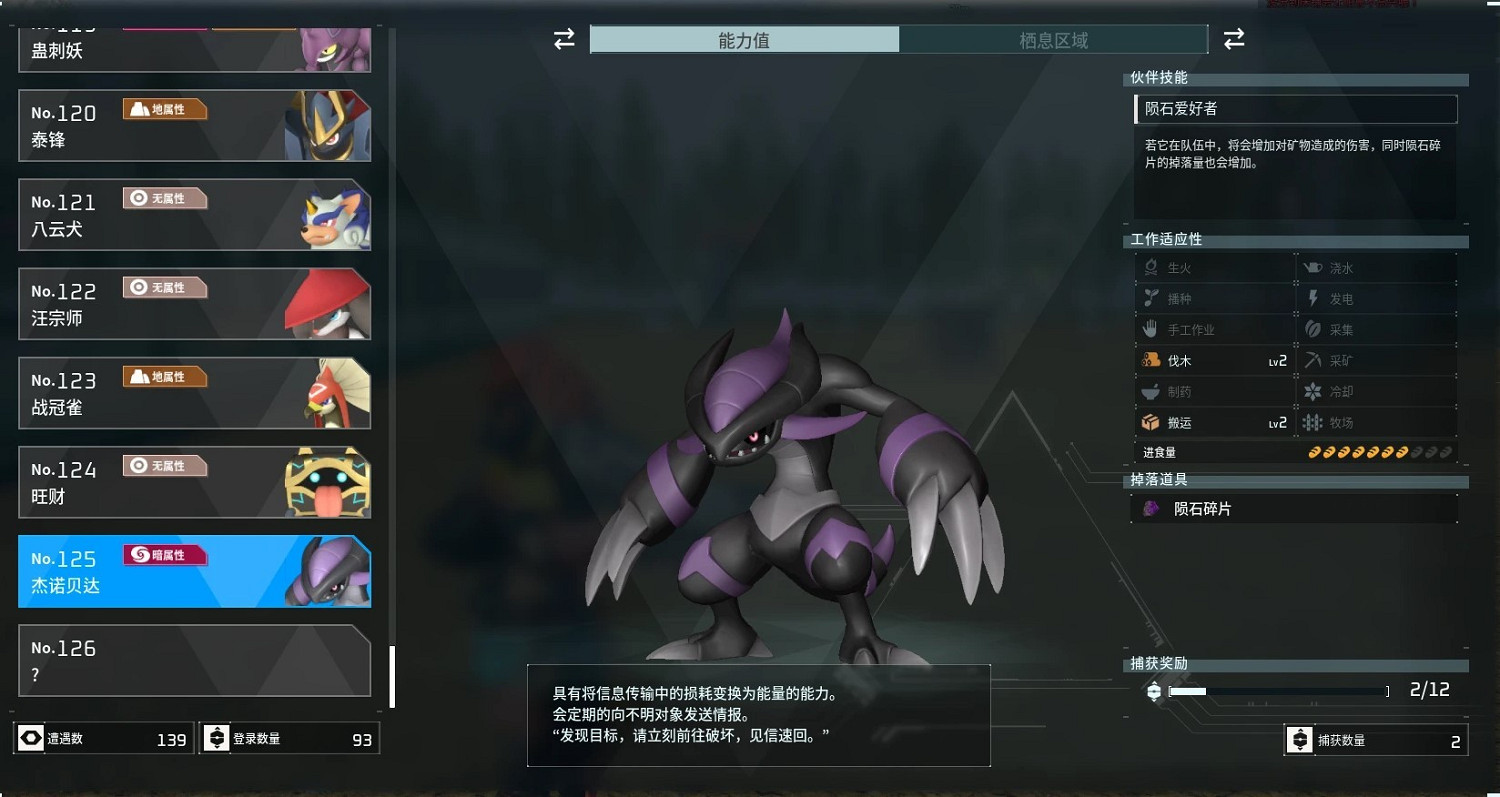Click the 手工作业 (Handiwork) hand icon
Screen dimensions: 1500x797
(x=1152, y=329)
